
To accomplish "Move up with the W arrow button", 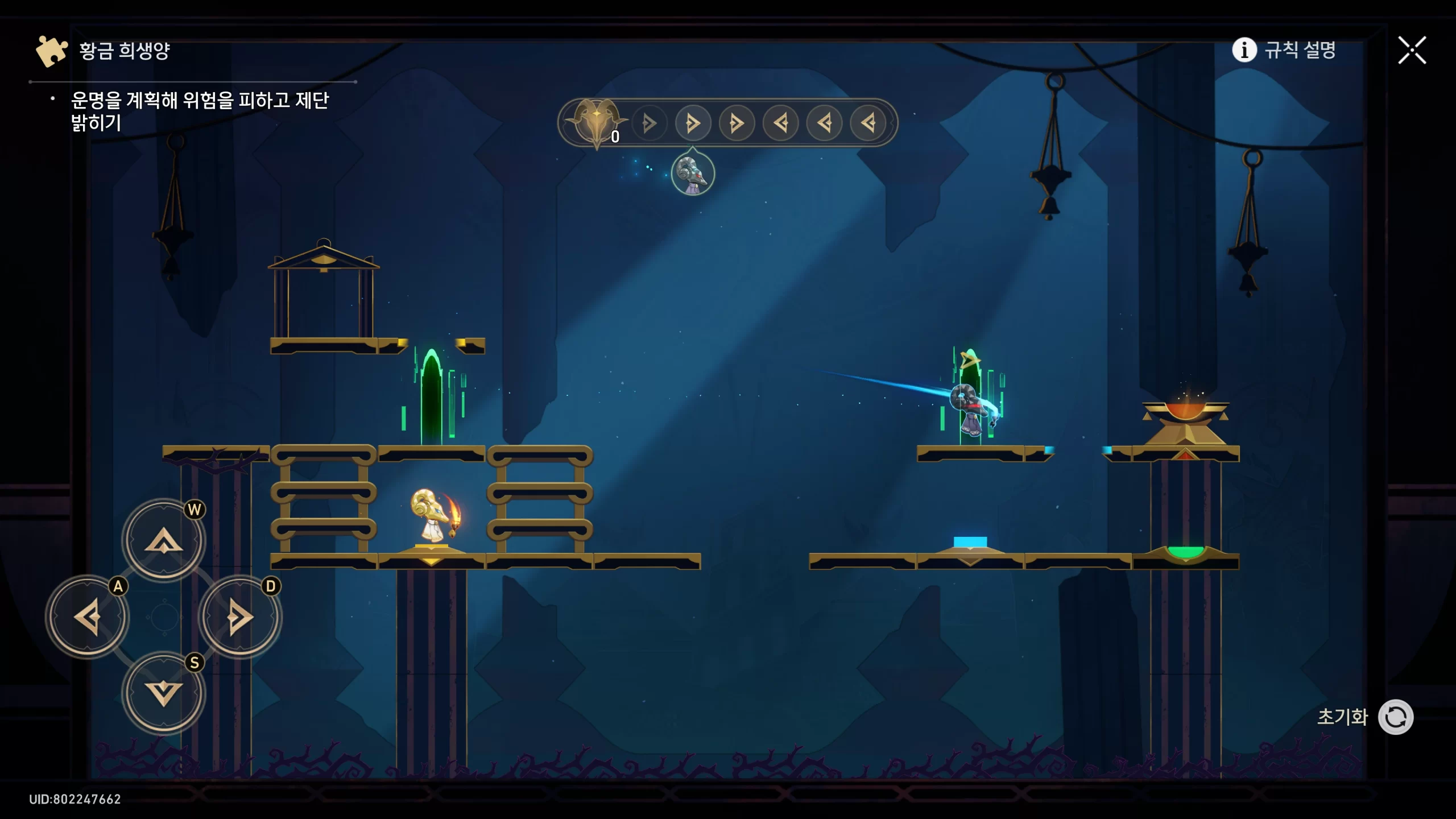I will point(164,540).
